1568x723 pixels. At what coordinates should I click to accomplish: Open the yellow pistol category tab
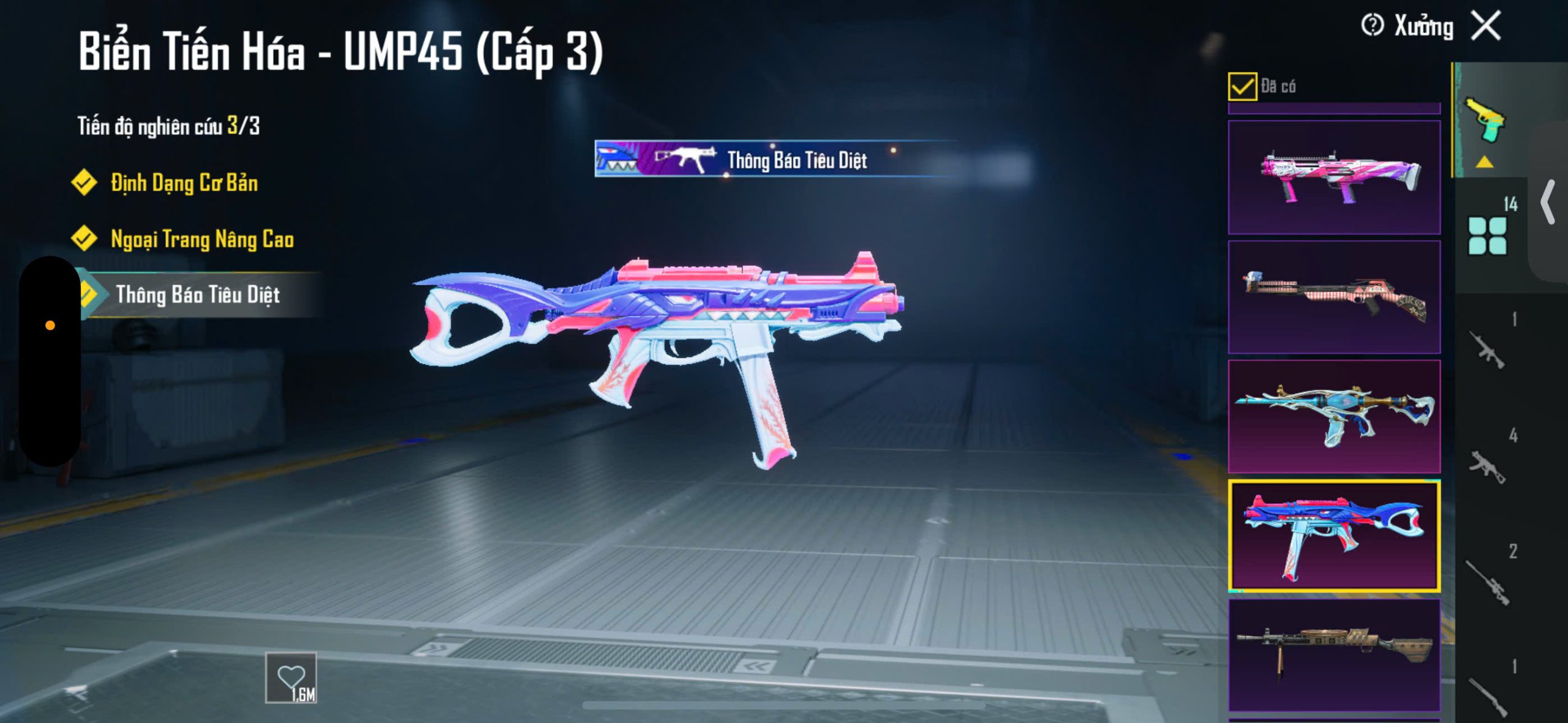(1485, 120)
